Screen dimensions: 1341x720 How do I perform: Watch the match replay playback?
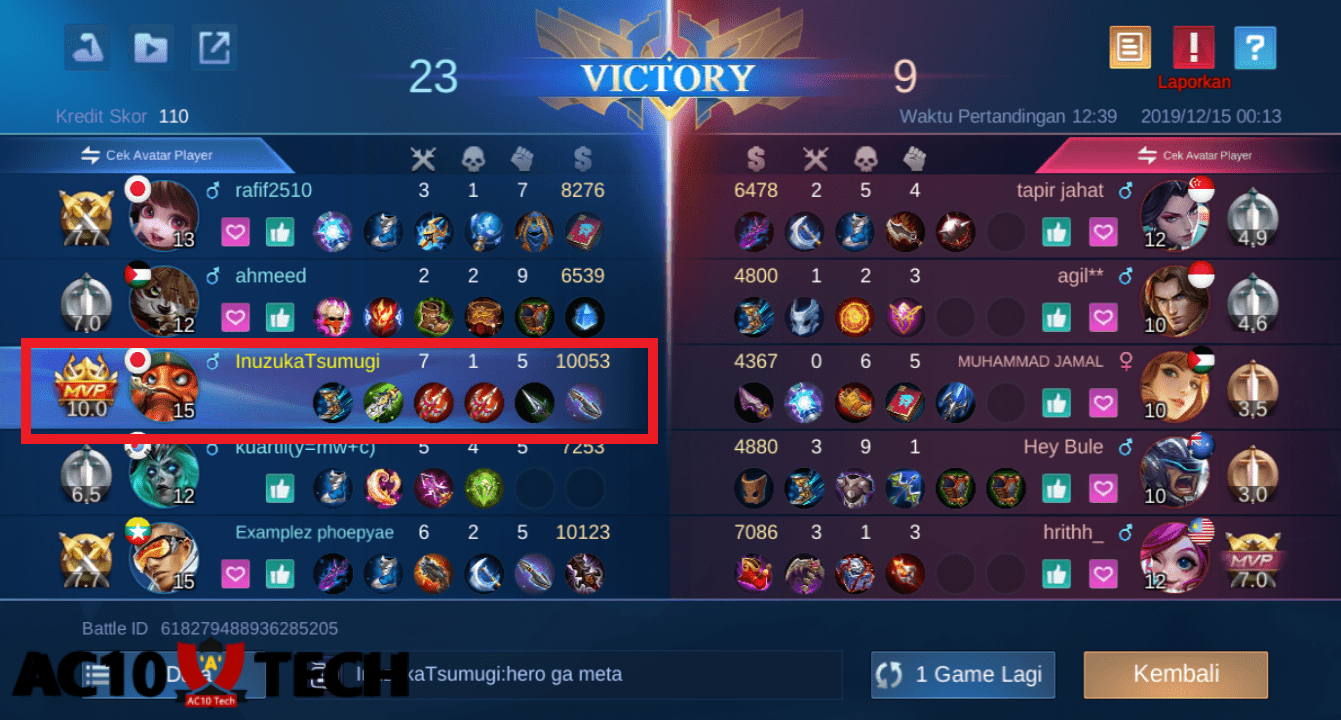[150, 47]
